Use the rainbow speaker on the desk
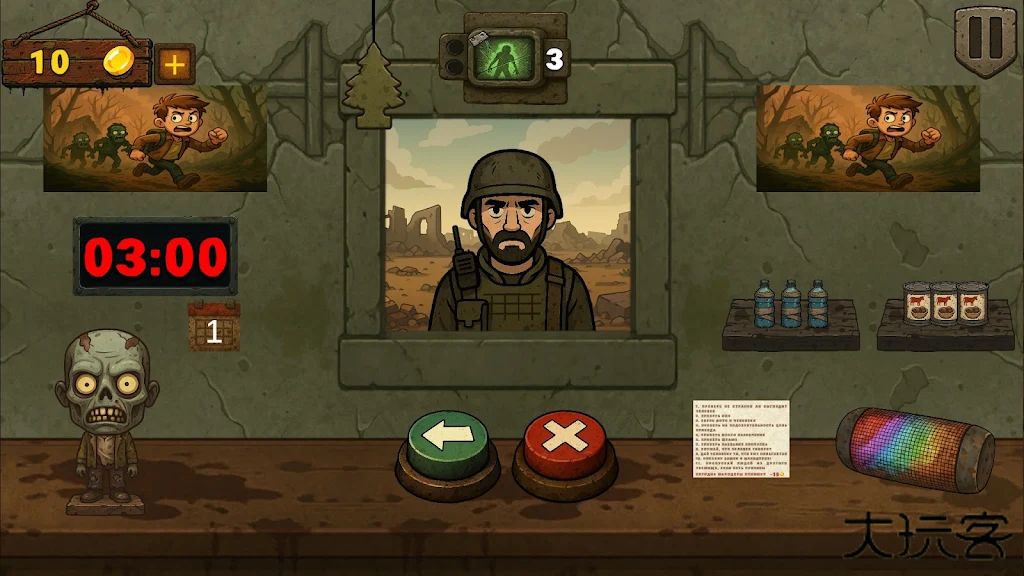 tap(915, 449)
